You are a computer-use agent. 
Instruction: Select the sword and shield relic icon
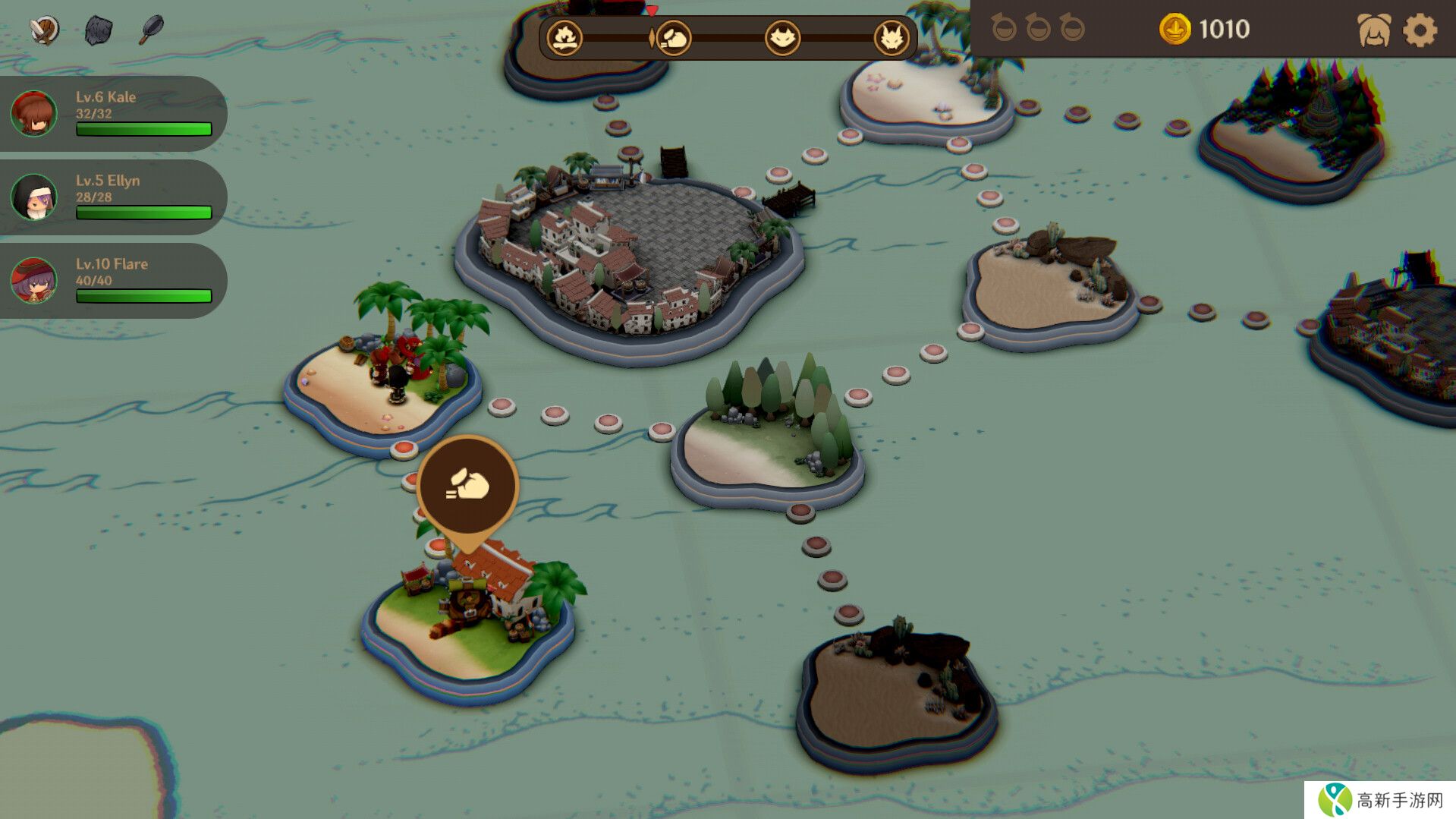45,30
